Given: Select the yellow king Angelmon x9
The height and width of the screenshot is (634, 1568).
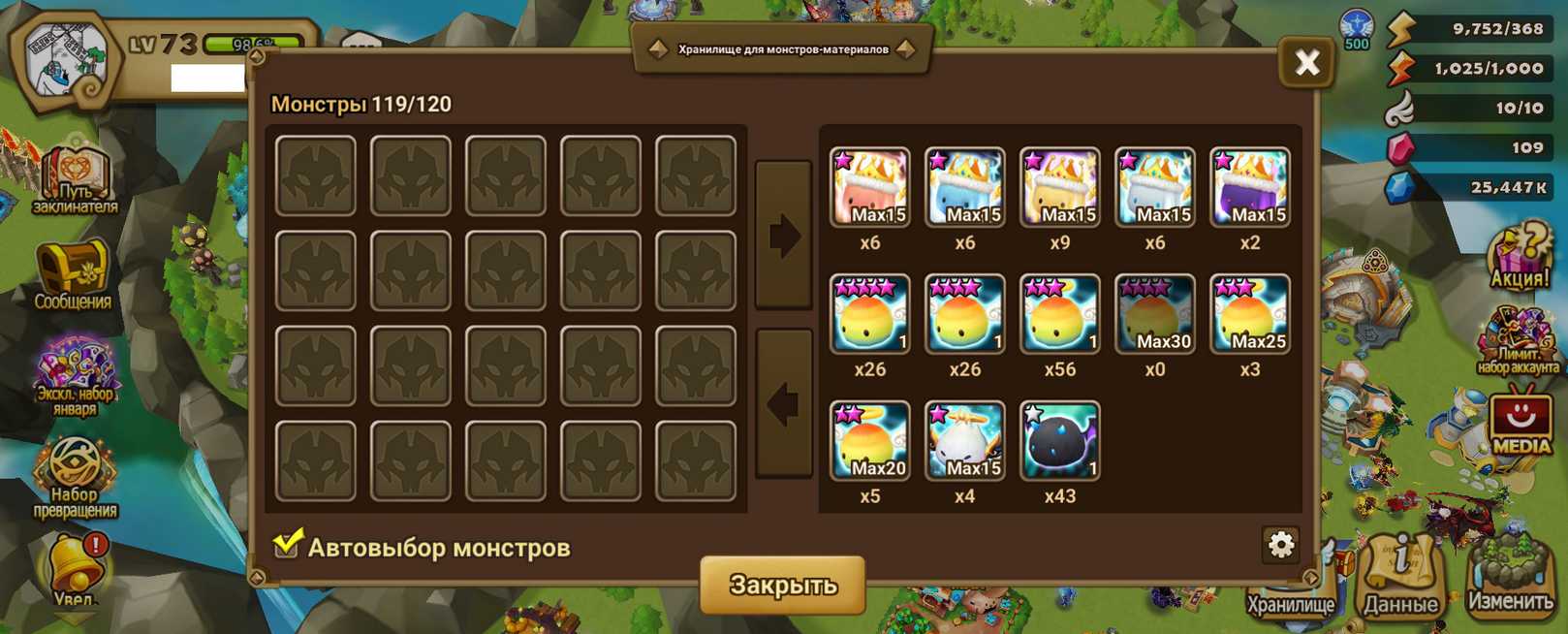Looking at the screenshot, I should click(x=1059, y=188).
